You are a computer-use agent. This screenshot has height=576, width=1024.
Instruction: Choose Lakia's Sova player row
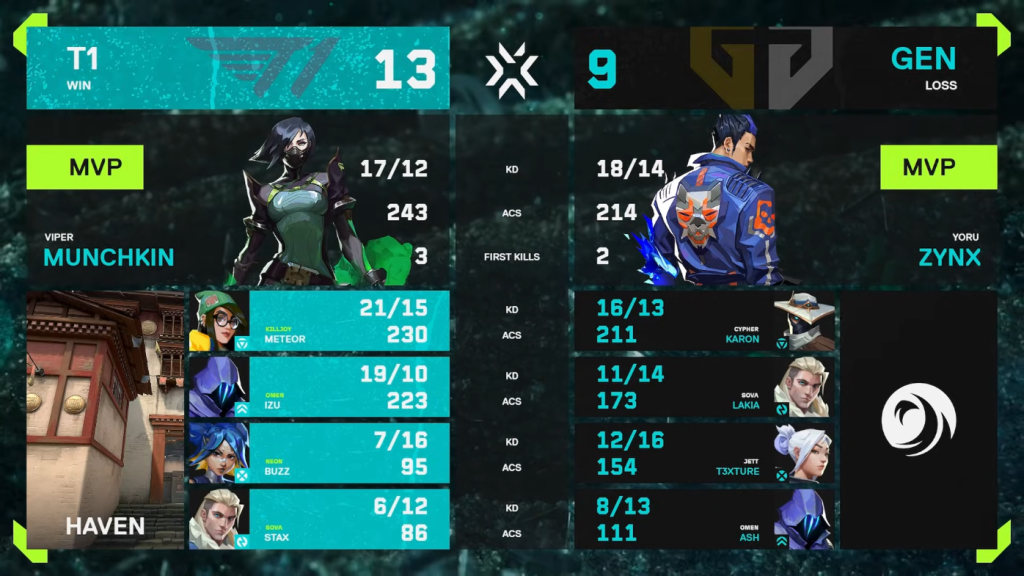pyautogui.click(x=704, y=387)
